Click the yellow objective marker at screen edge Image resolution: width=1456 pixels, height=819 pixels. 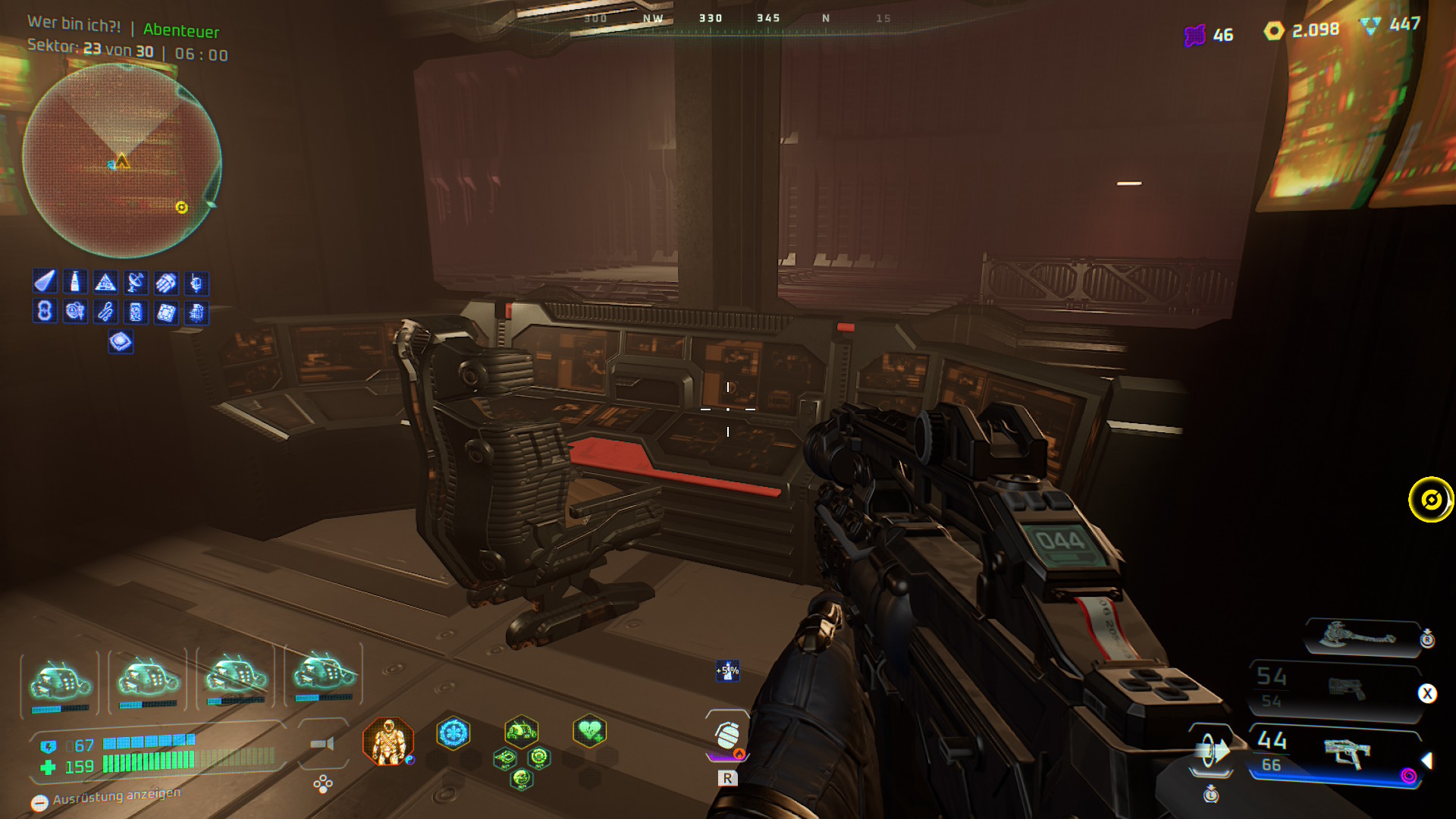pos(1431,500)
